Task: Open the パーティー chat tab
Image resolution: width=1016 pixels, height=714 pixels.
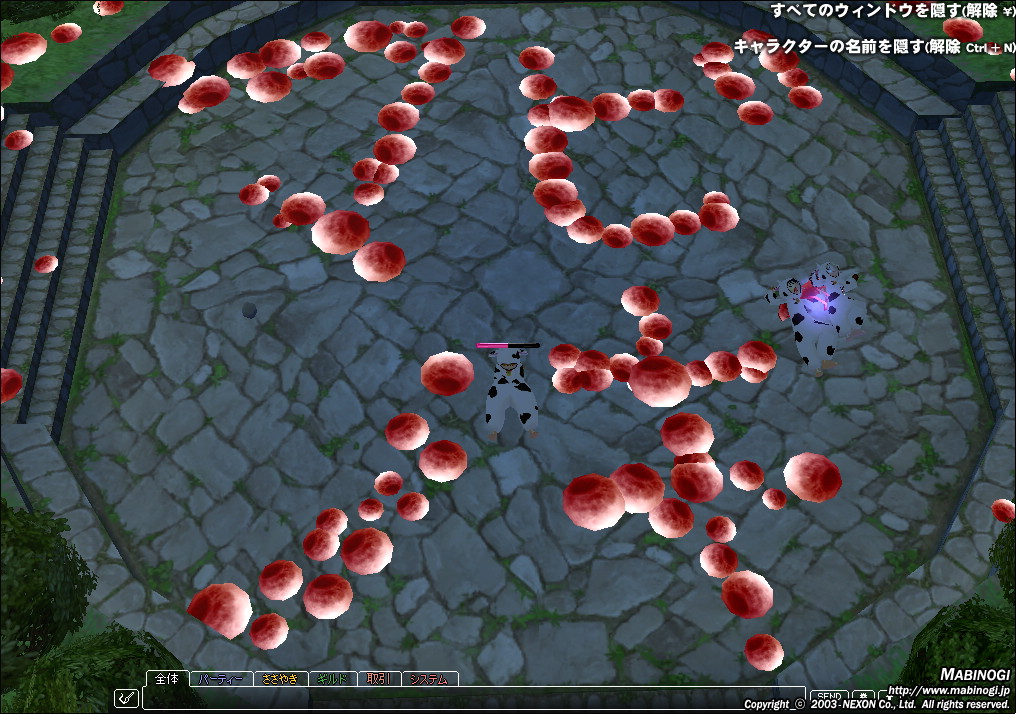Action: pyautogui.click(x=221, y=679)
